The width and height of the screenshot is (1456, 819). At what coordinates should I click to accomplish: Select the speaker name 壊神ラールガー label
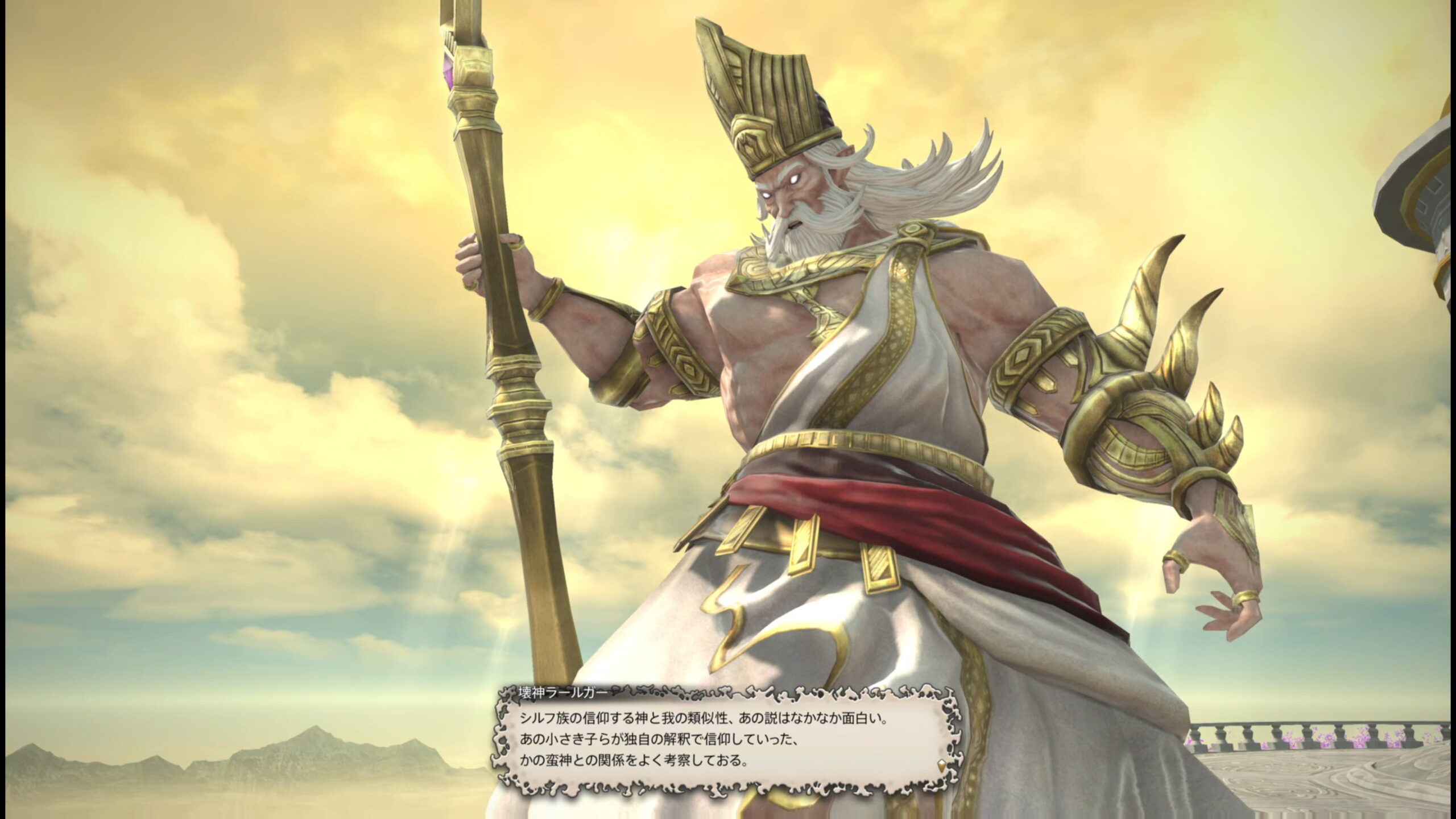[x=563, y=693]
